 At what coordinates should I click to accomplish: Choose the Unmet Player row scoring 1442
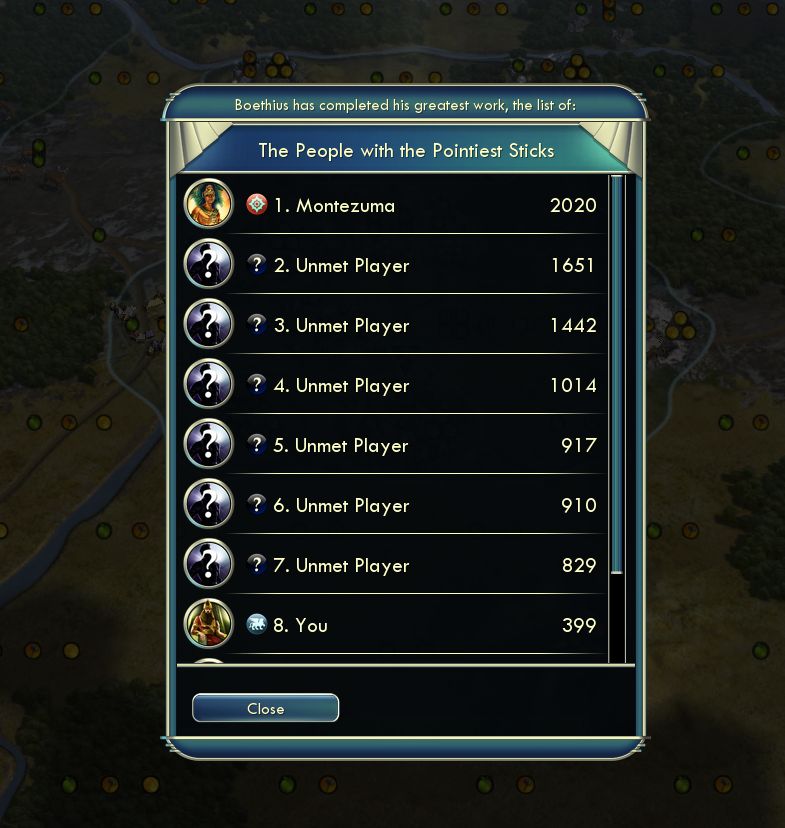click(400, 325)
